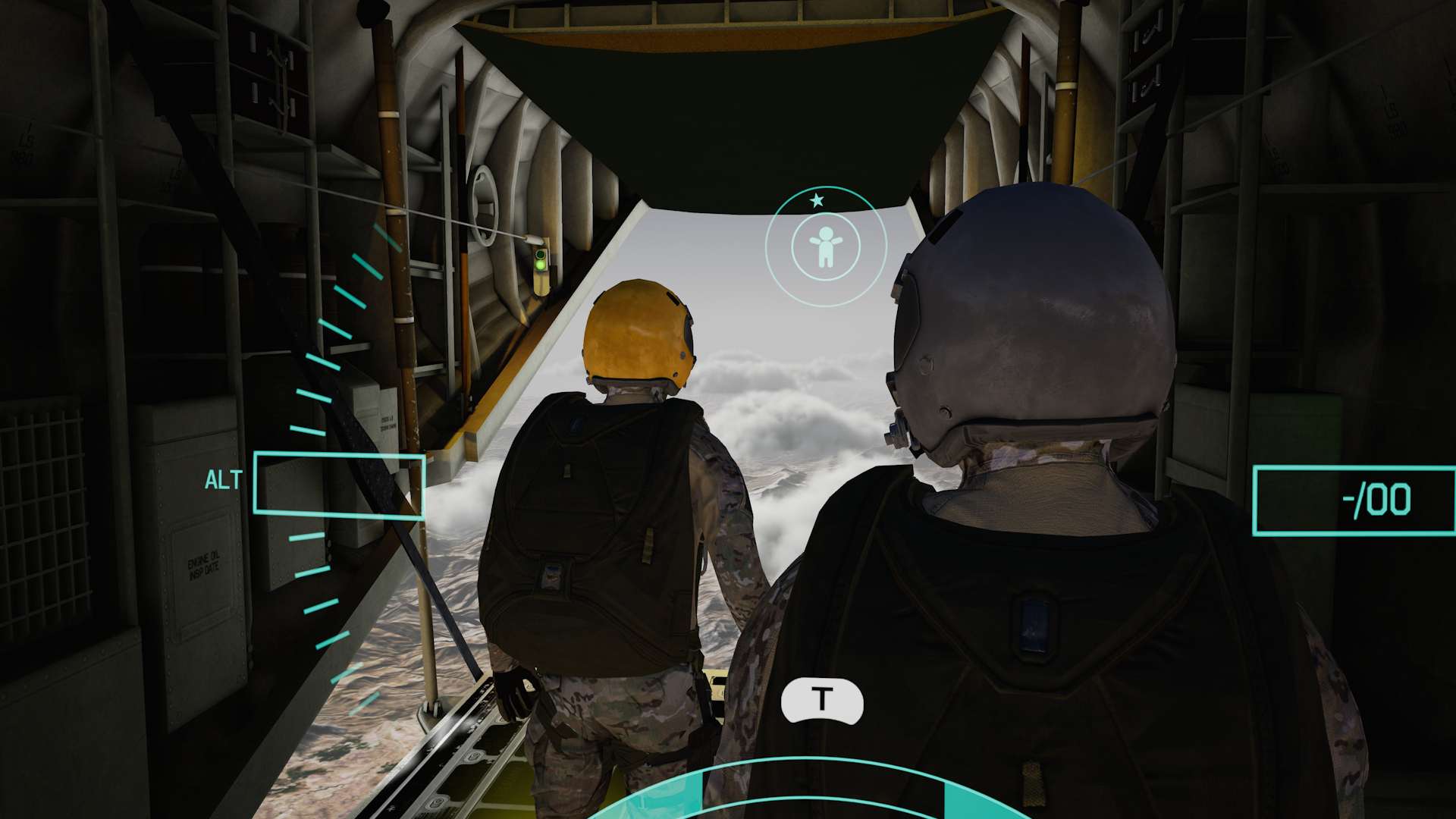Select the ALT altimeter label
The height and width of the screenshot is (819, 1456).
(222, 479)
